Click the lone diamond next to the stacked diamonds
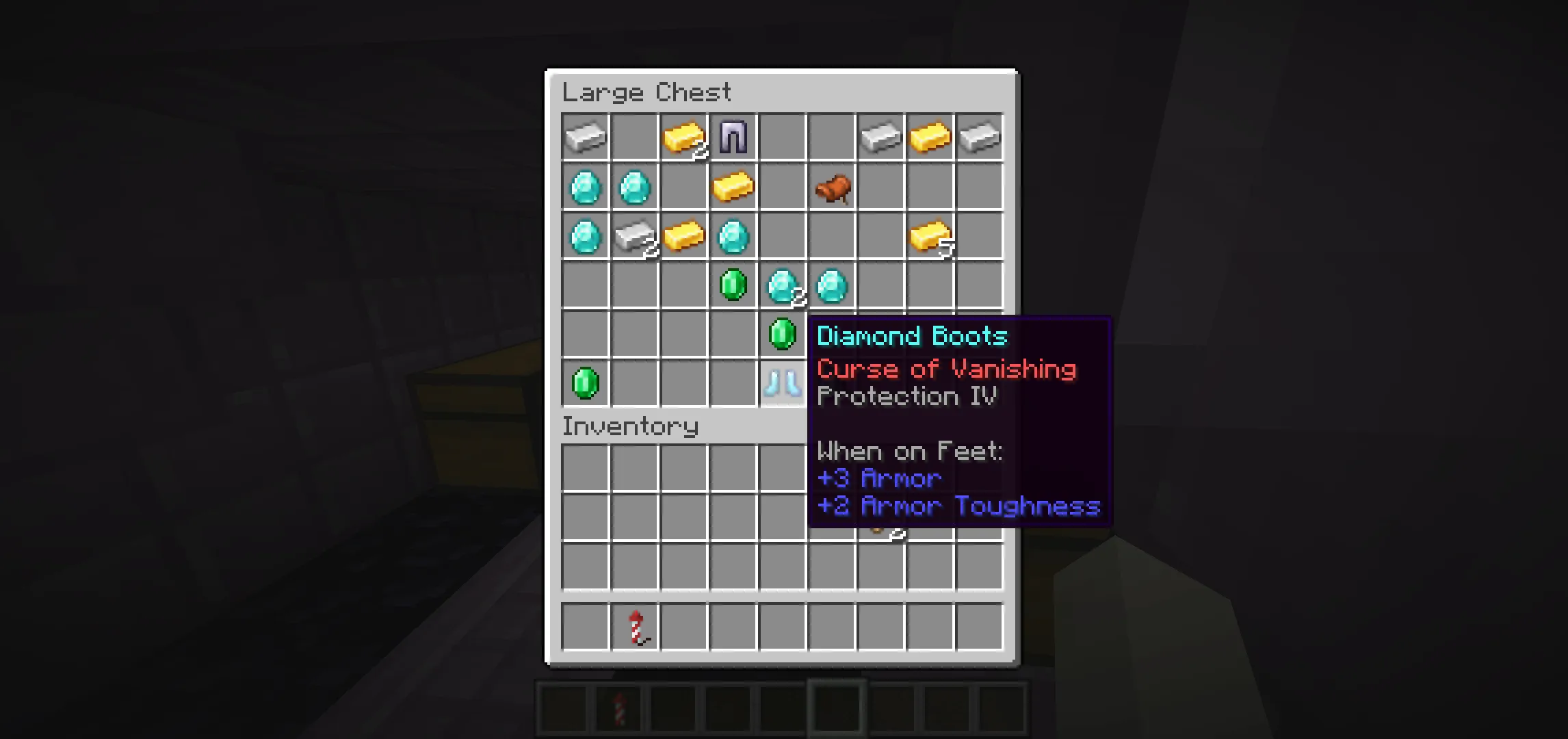Image resolution: width=1568 pixels, height=739 pixels. coord(832,287)
